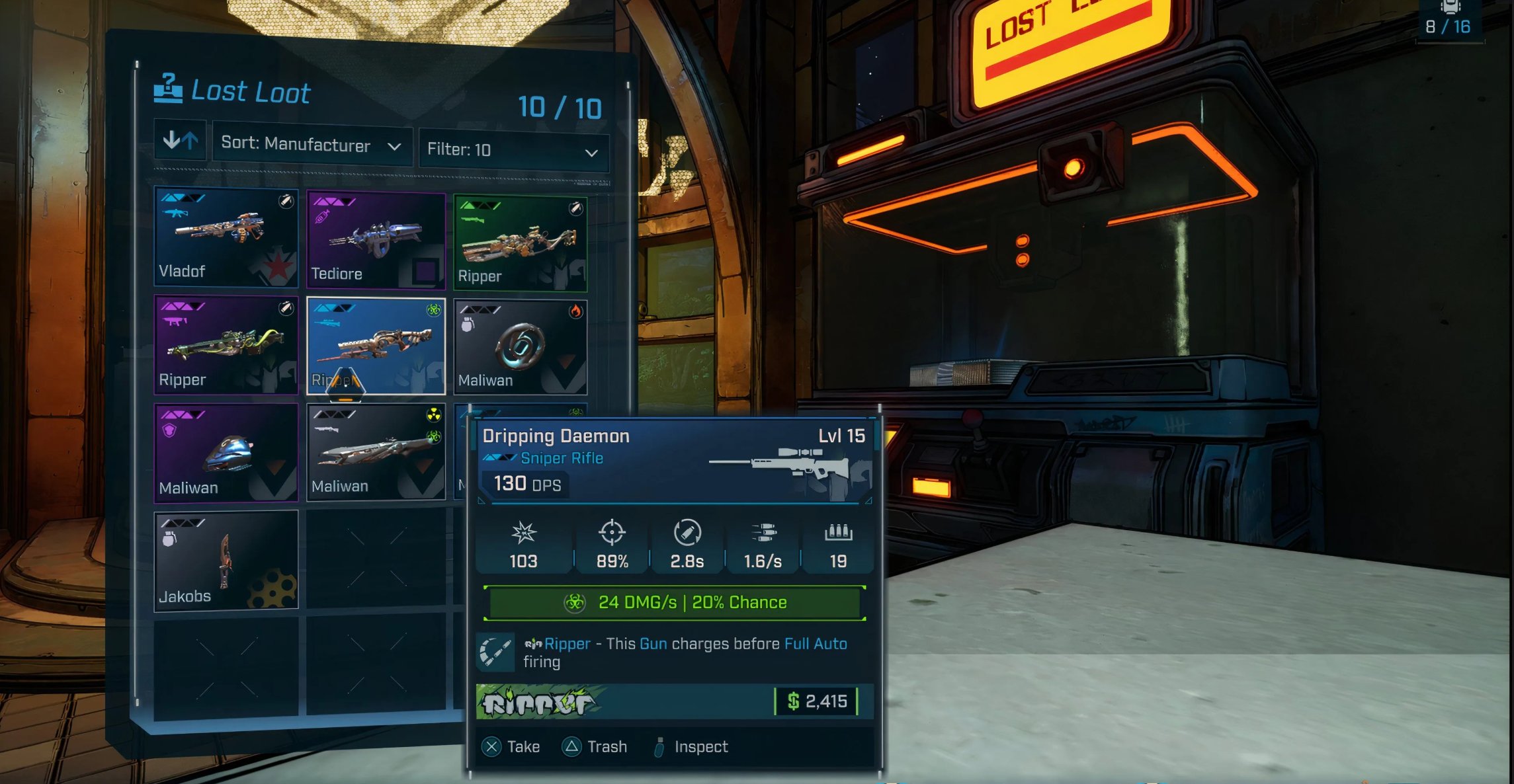
Task: Open the Filter: 10 dropdown
Action: coord(513,150)
